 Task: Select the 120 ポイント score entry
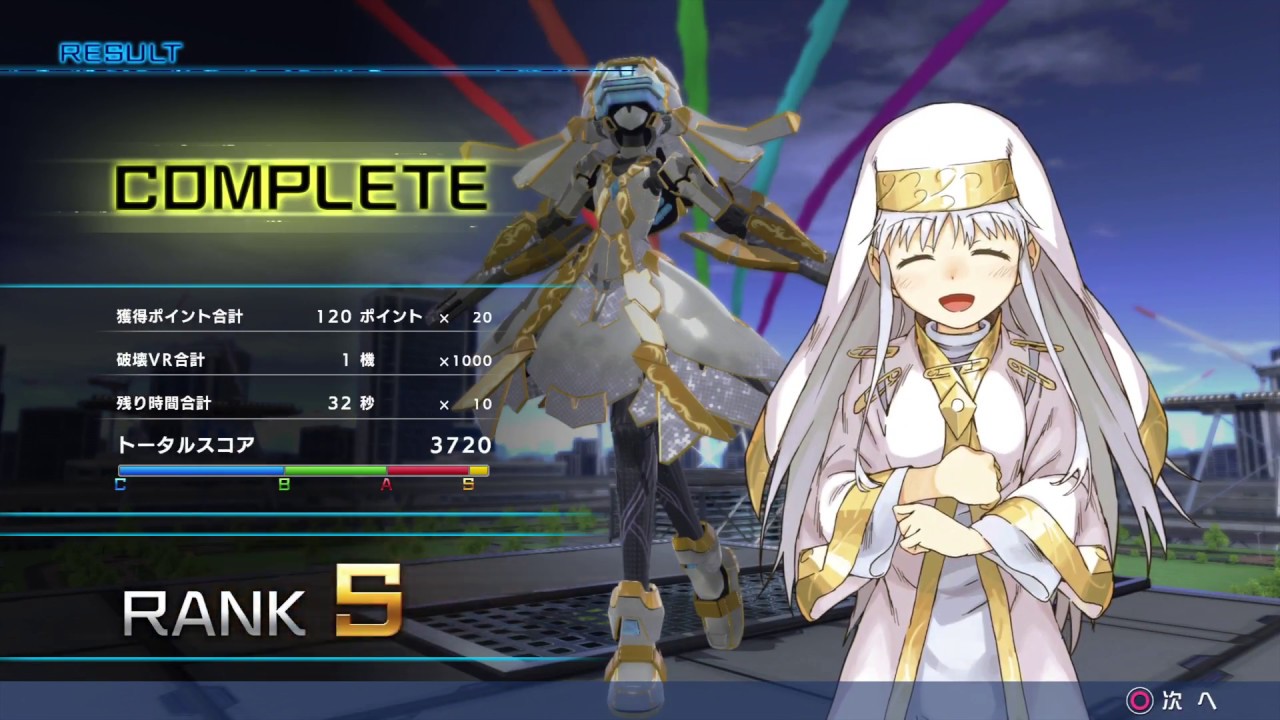coord(370,316)
